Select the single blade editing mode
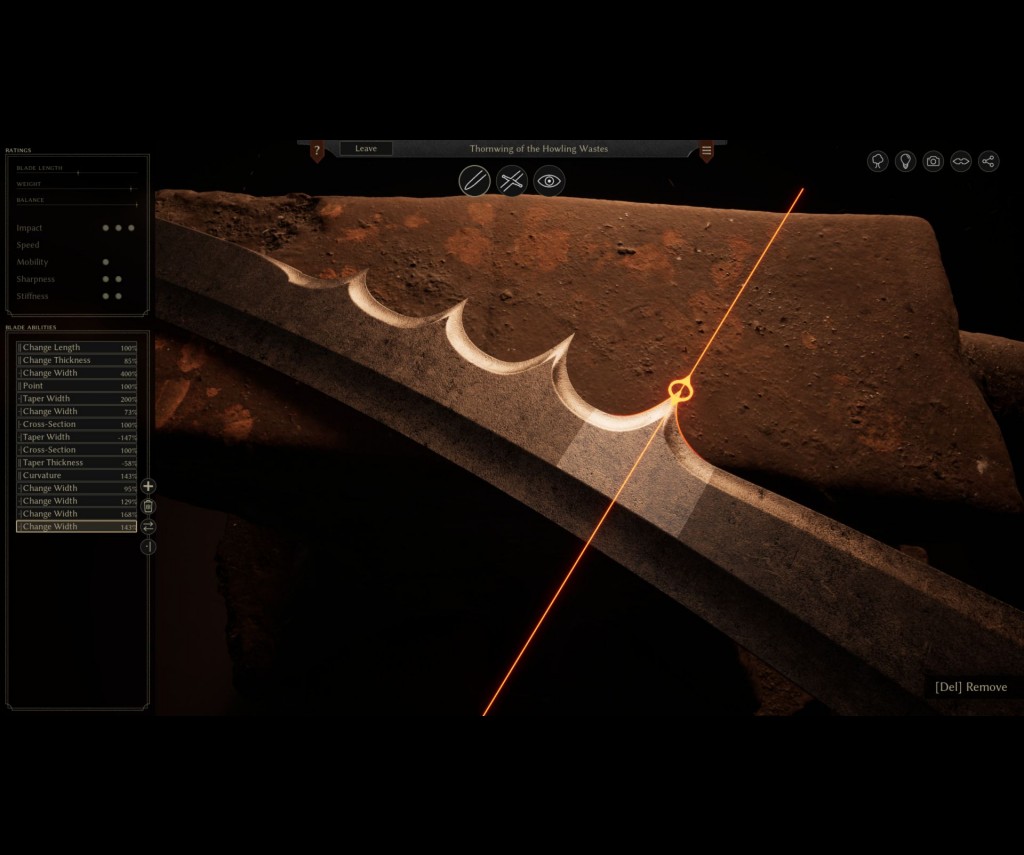This screenshot has height=855, width=1024. 474,181
